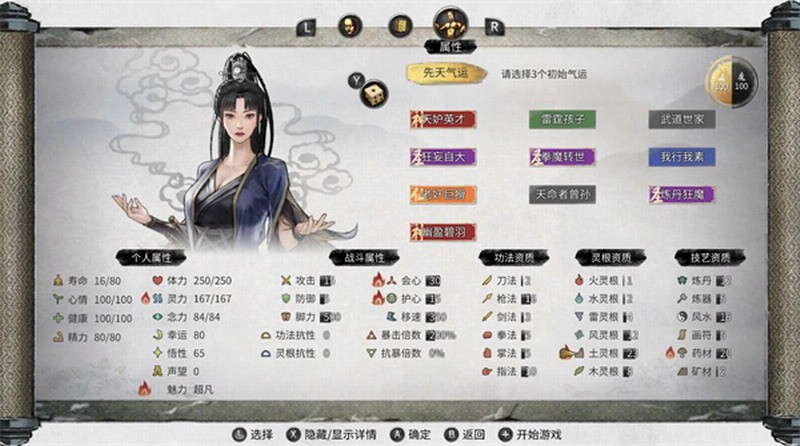The width and height of the screenshot is (800, 446).
Task: Select the orange 老奸巨猾 trait
Action: 442,194
